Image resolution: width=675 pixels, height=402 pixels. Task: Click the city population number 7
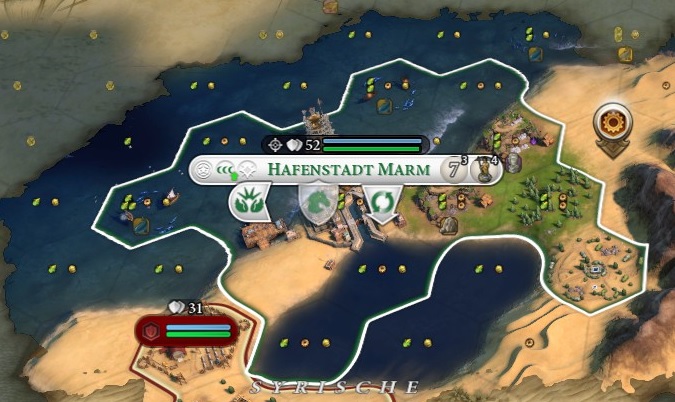click(452, 169)
